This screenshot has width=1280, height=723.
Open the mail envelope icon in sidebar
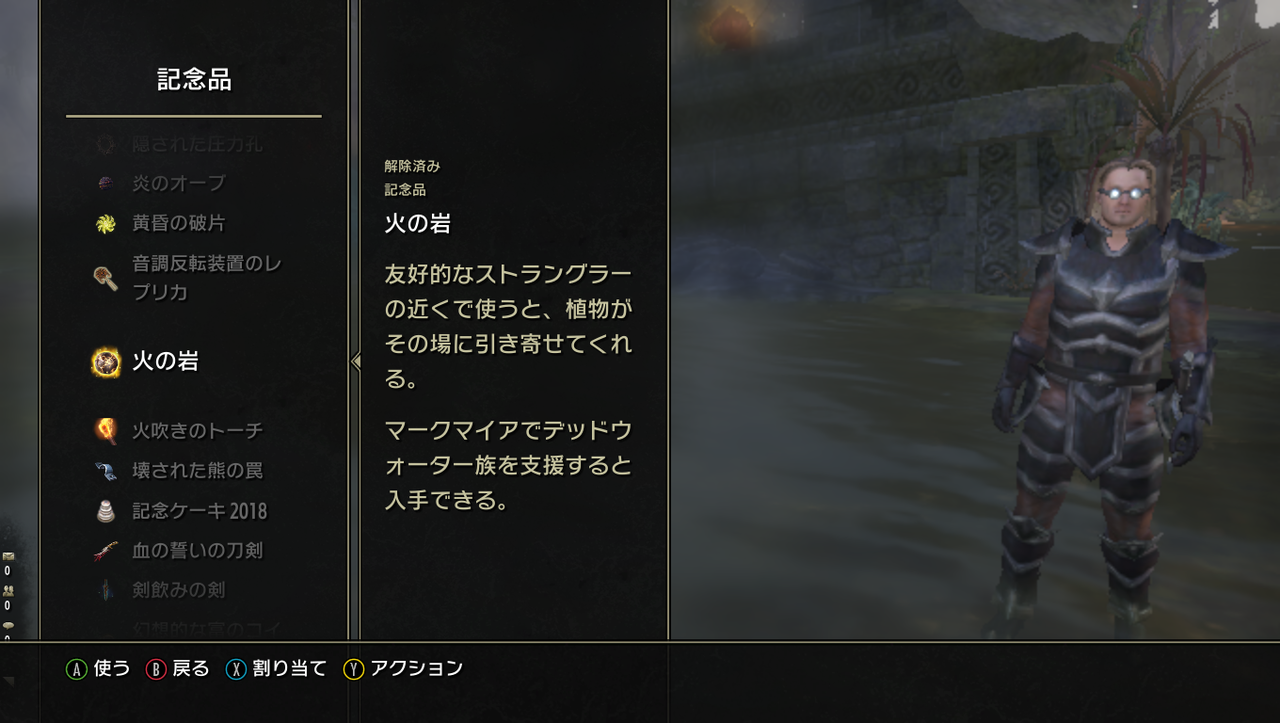tap(8, 554)
